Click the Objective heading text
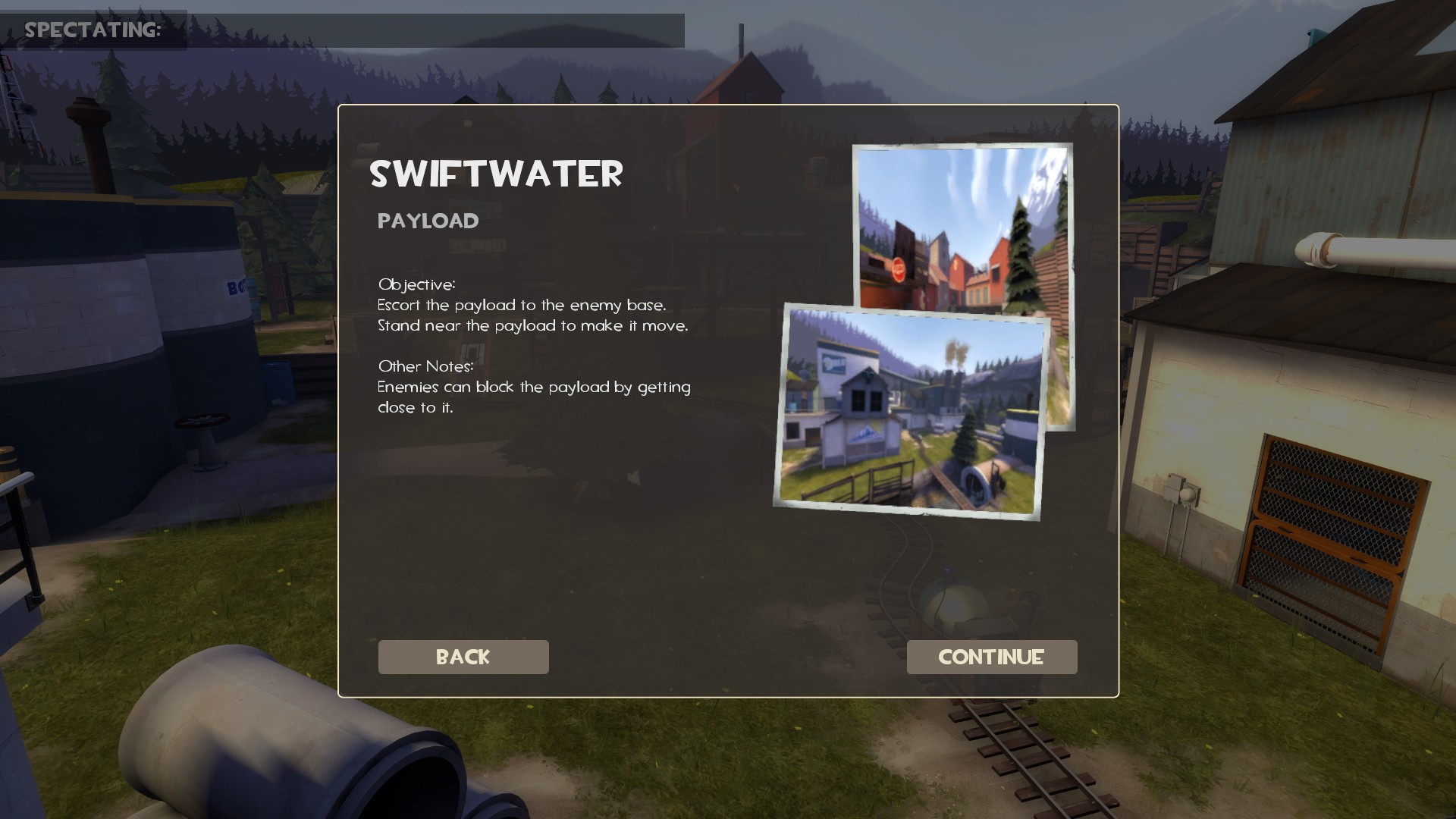Image resolution: width=1456 pixels, height=819 pixels. (x=416, y=287)
